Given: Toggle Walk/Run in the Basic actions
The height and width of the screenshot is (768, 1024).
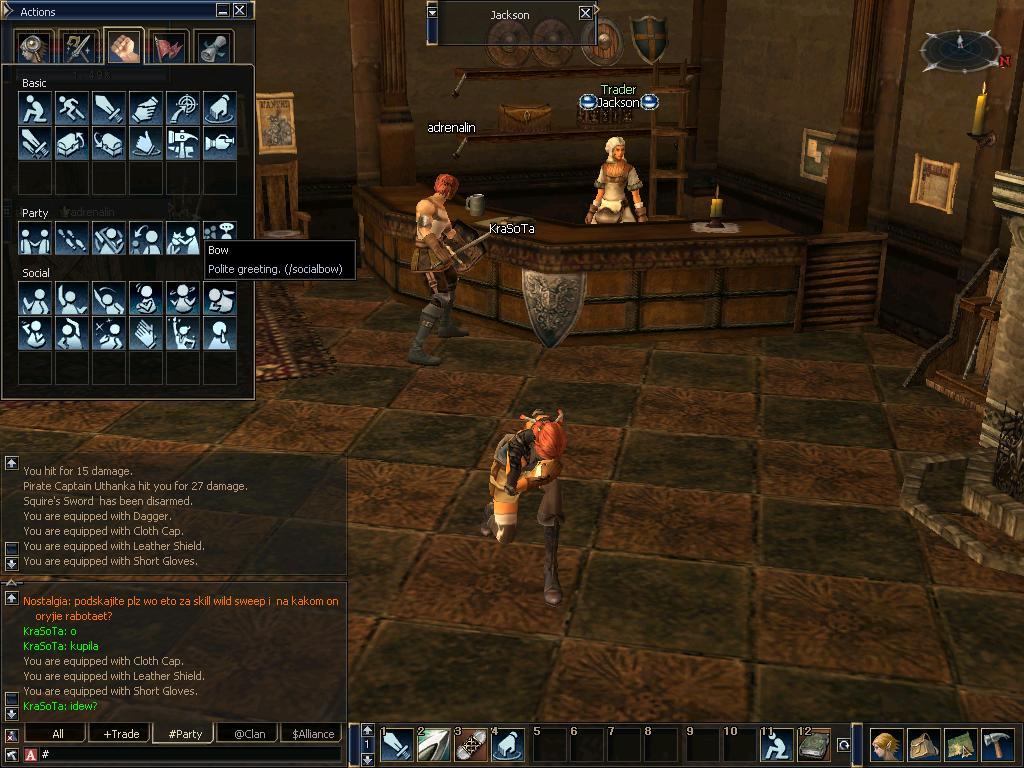Looking at the screenshot, I should coord(72,108).
